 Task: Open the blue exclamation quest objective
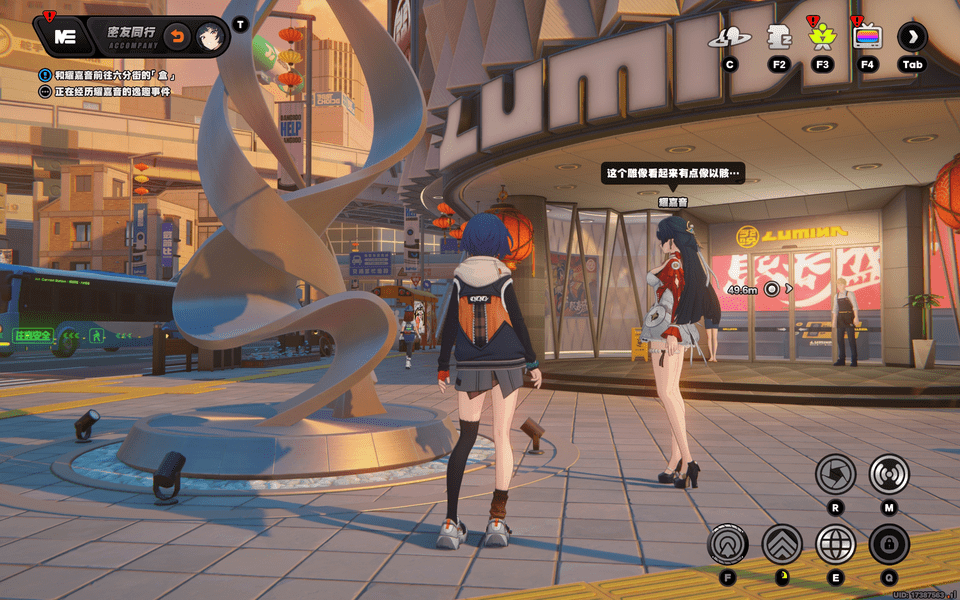[45, 75]
